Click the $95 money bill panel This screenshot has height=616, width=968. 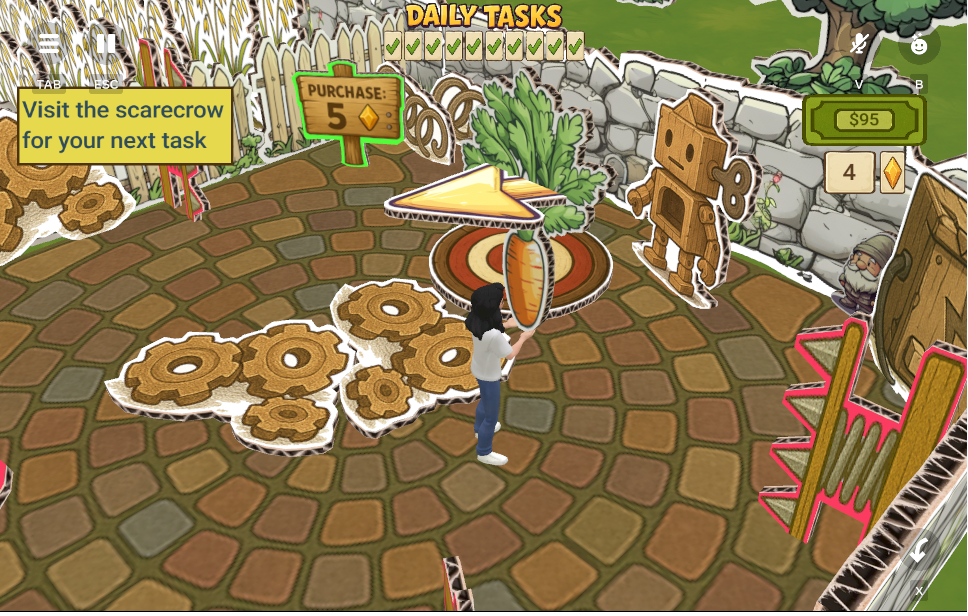(864, 120)
